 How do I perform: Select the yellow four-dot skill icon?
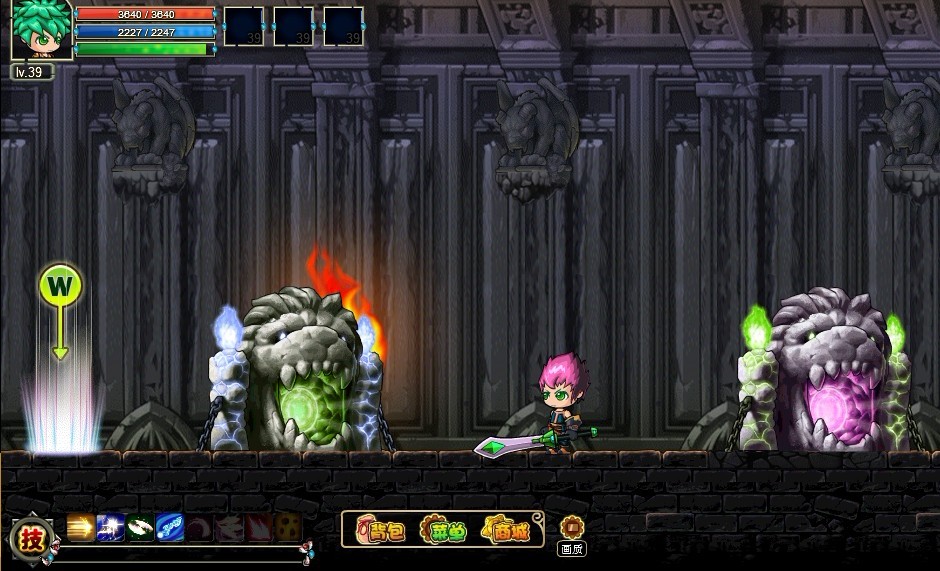click(x=288, y=527)
